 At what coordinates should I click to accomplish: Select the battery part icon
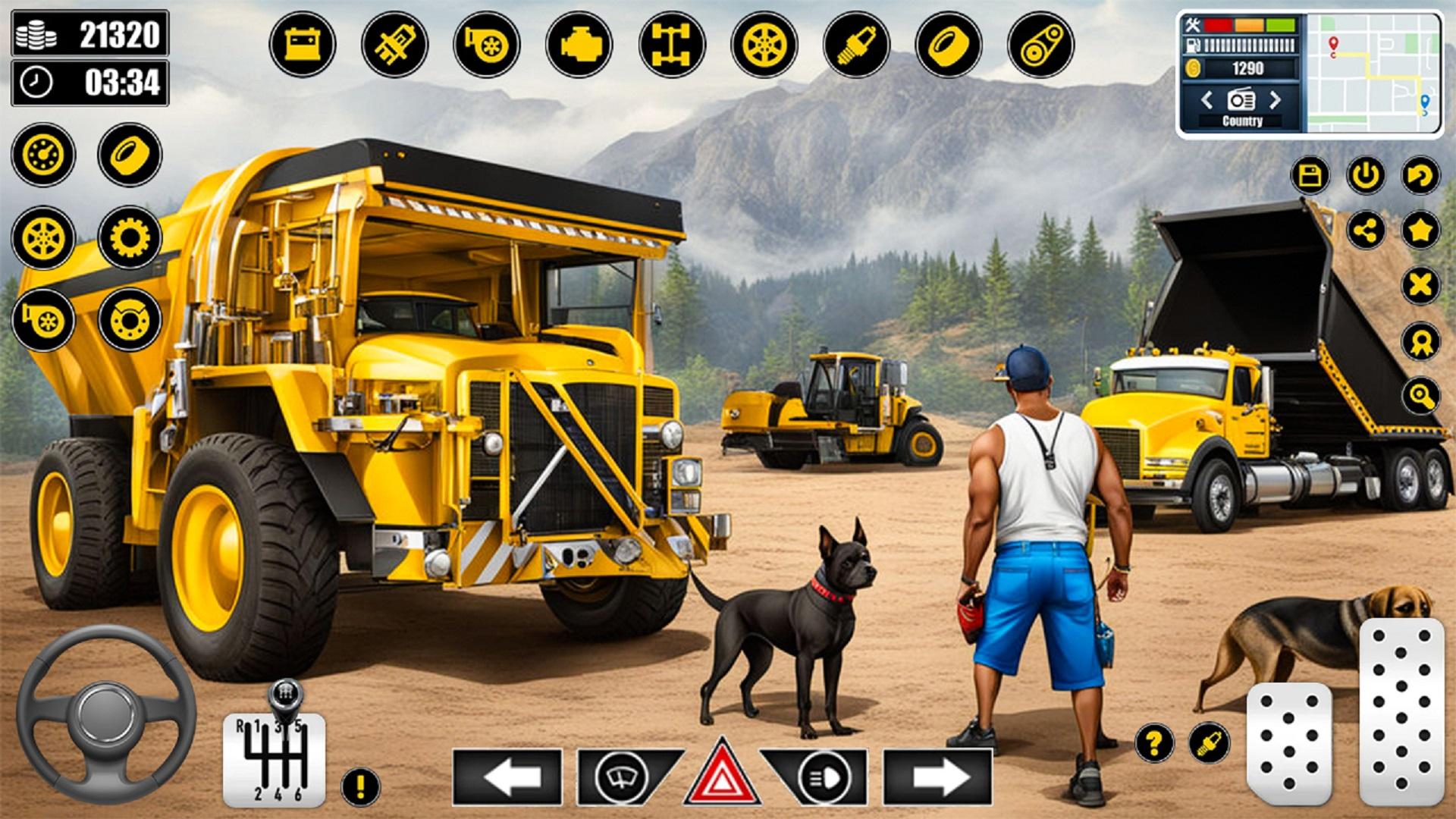[302, 44]
